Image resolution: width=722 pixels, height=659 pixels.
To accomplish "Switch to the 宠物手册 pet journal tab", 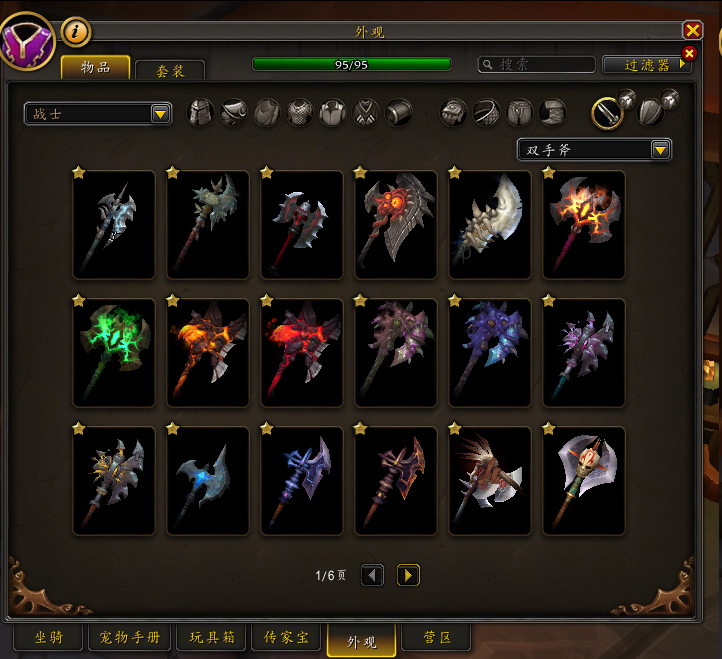I will (130, 637).
